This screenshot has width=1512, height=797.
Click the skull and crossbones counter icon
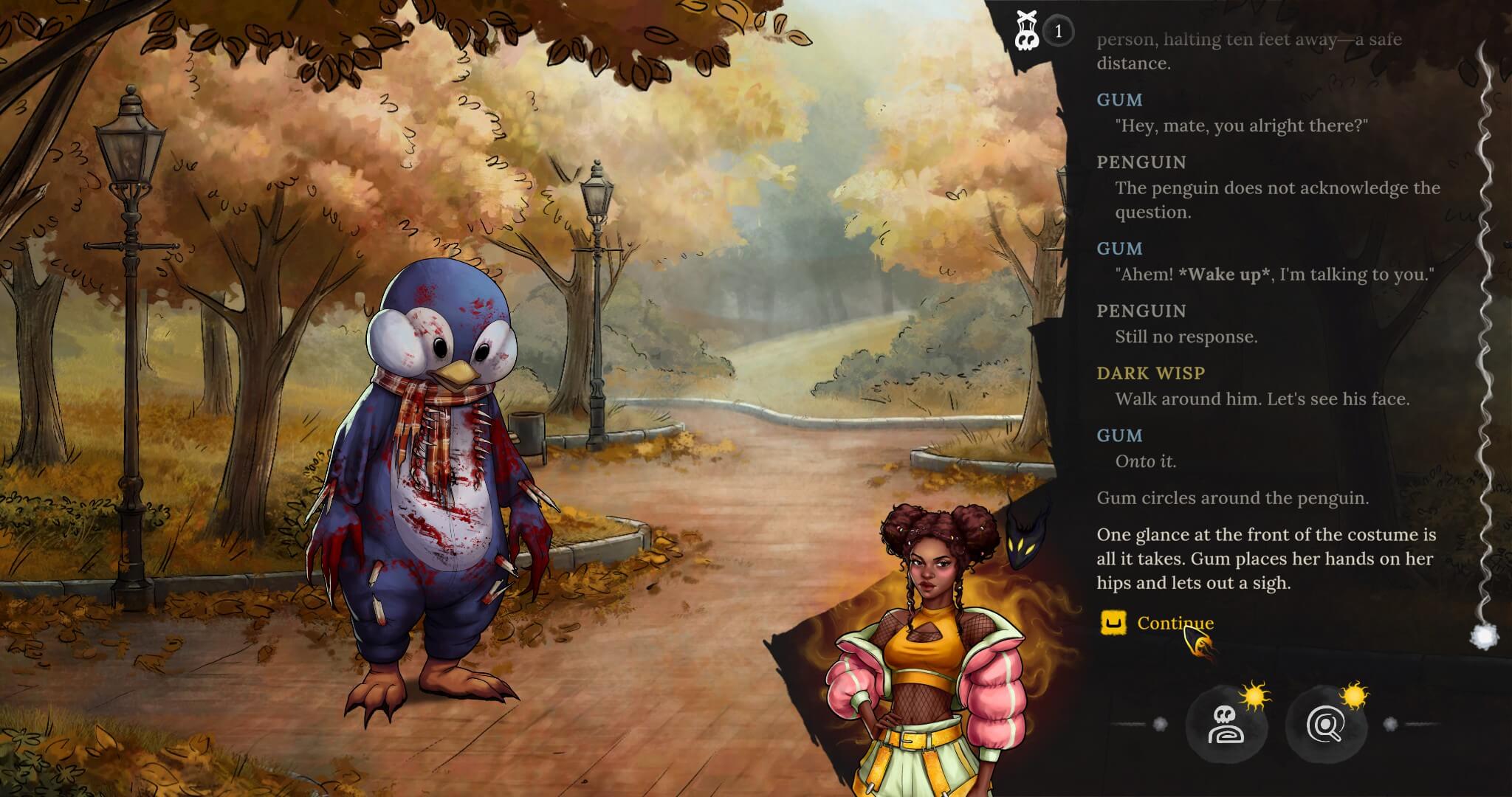pos(1025,32)
